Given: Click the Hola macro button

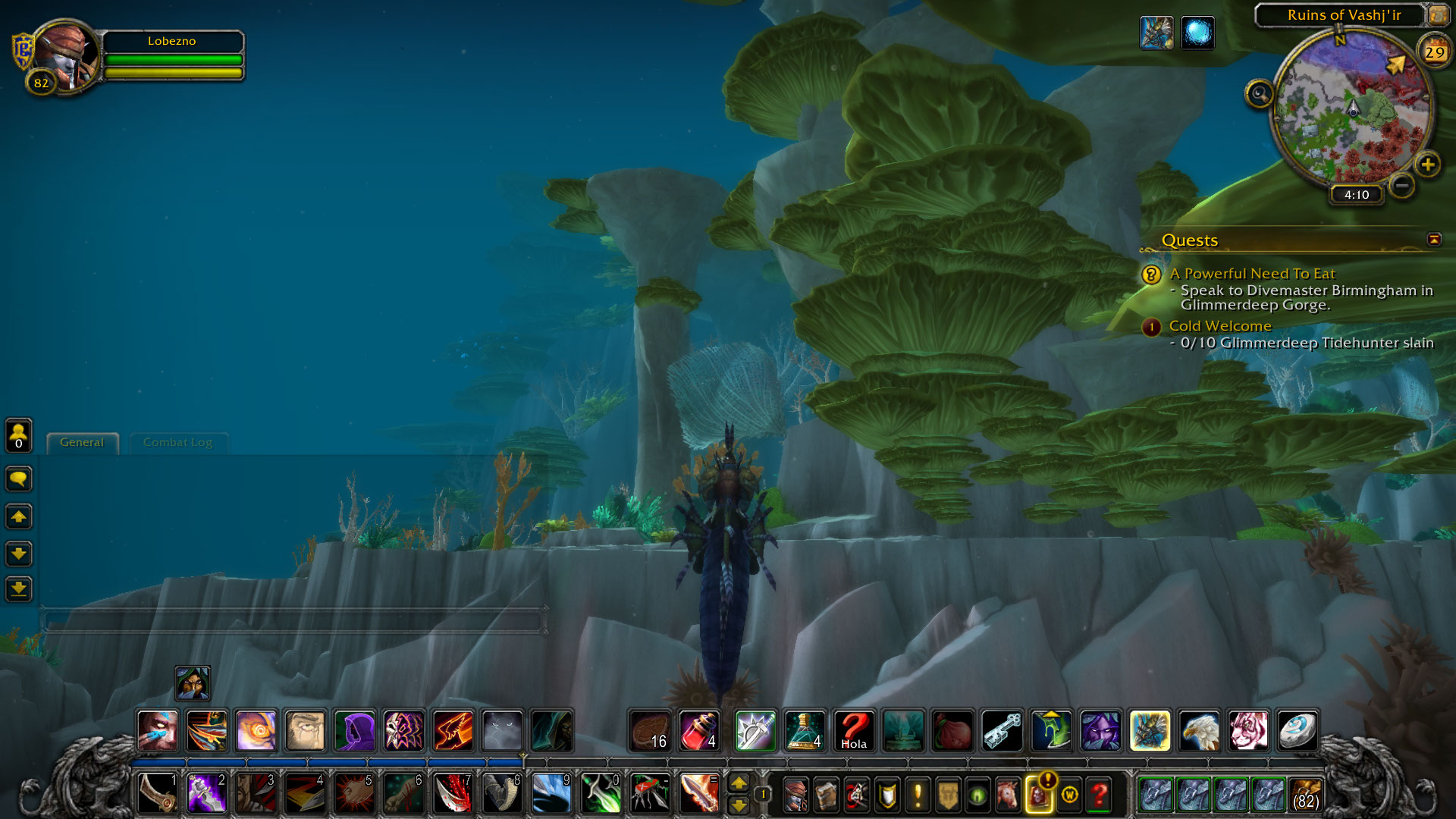Looking at the screenshot, I should click(x=854, y=730).
